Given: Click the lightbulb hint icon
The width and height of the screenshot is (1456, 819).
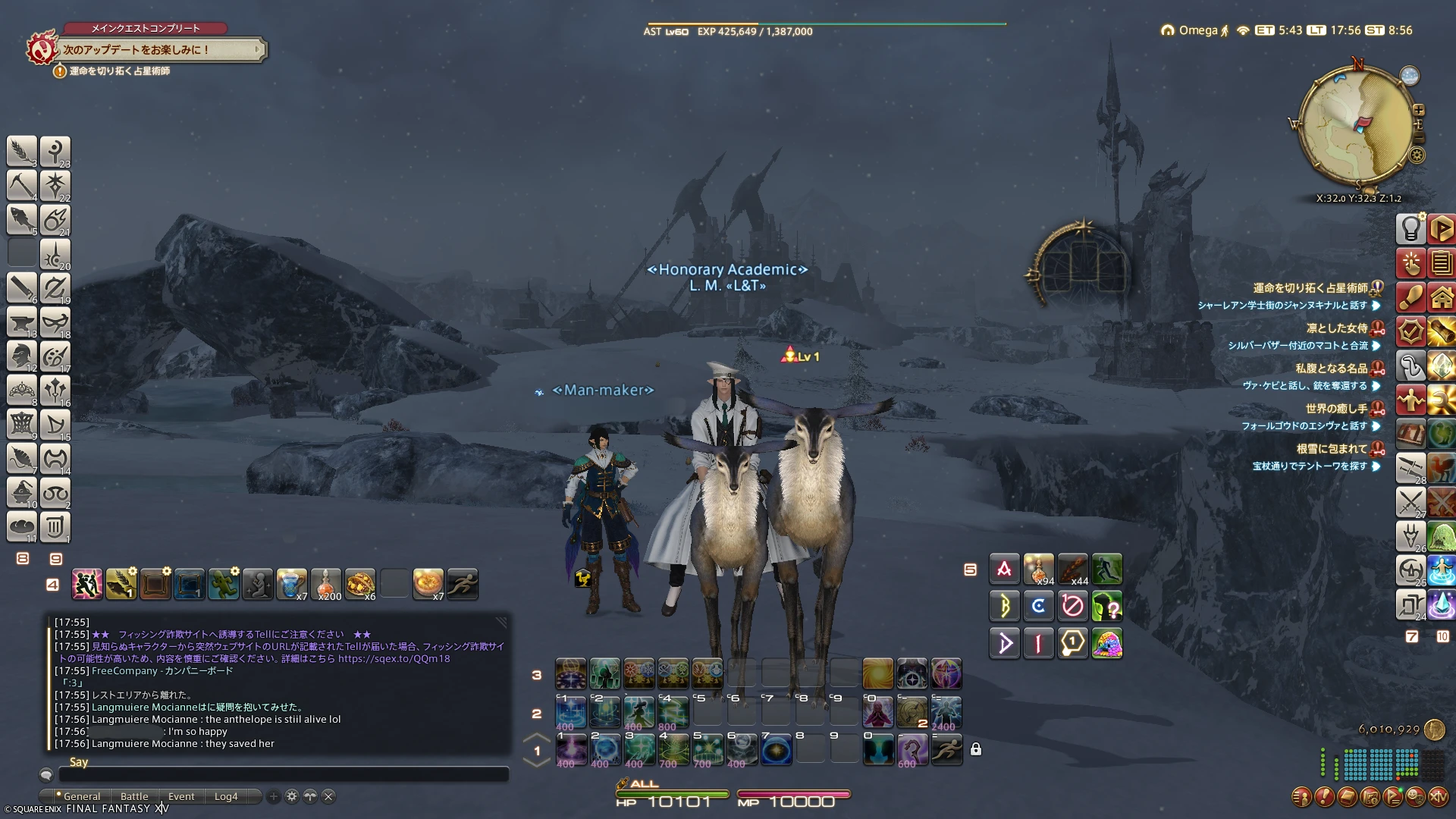Looking at the screenshot, I should click(x=1410, y=227).
